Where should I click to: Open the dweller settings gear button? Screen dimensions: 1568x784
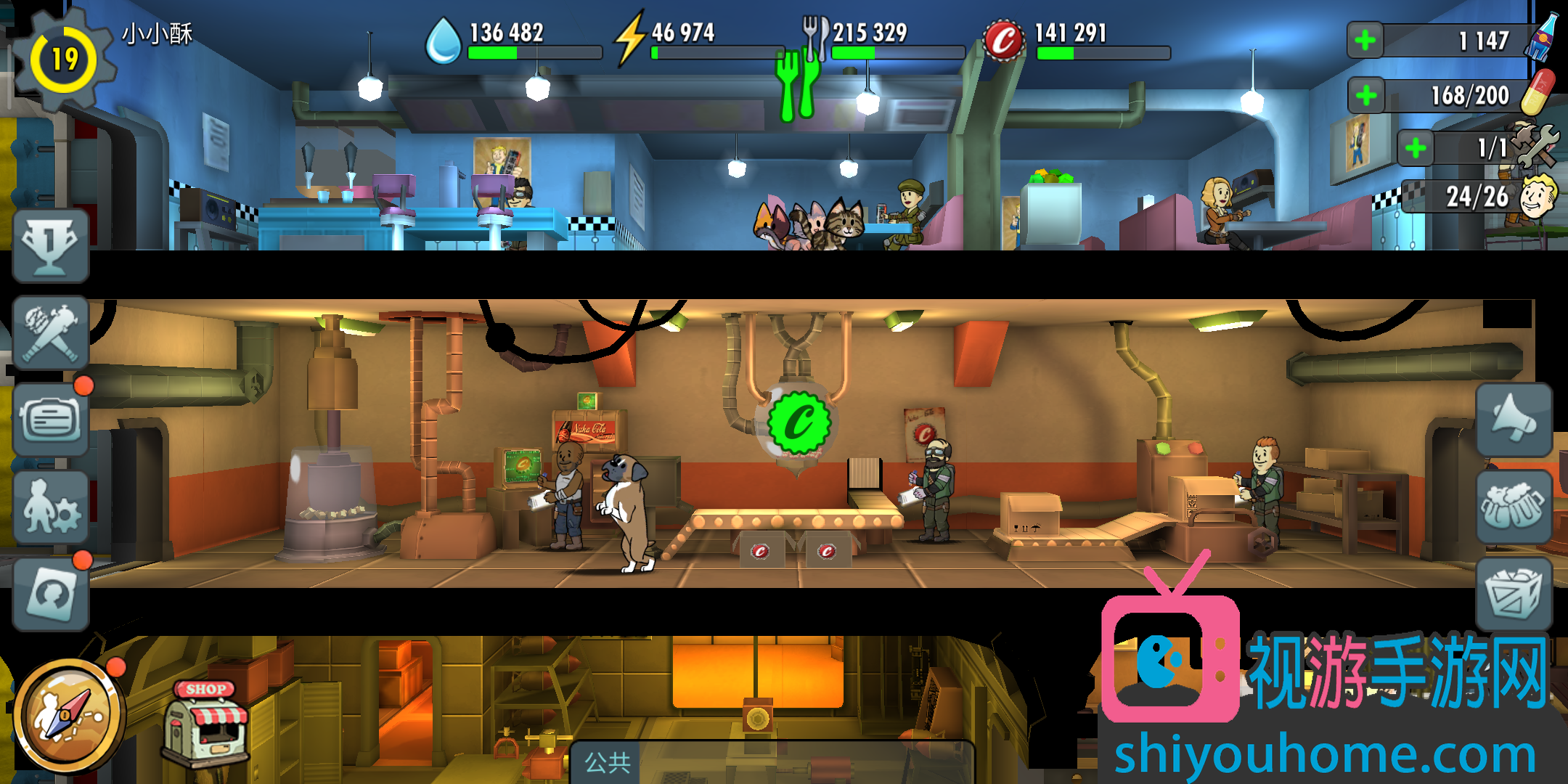click(x=50, y=507)
